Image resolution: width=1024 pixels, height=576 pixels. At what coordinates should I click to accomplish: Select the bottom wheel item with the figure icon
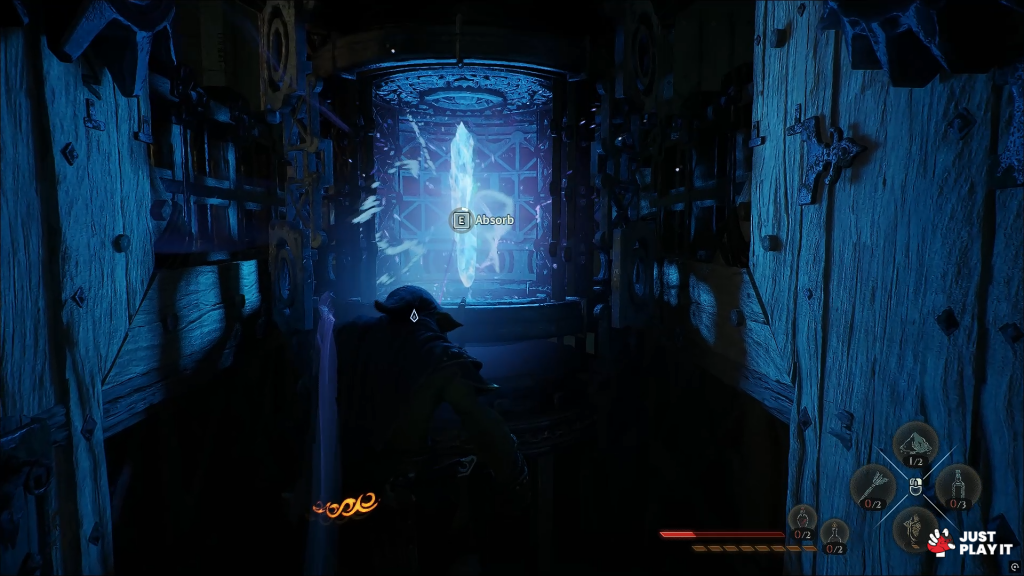(914, 528)
